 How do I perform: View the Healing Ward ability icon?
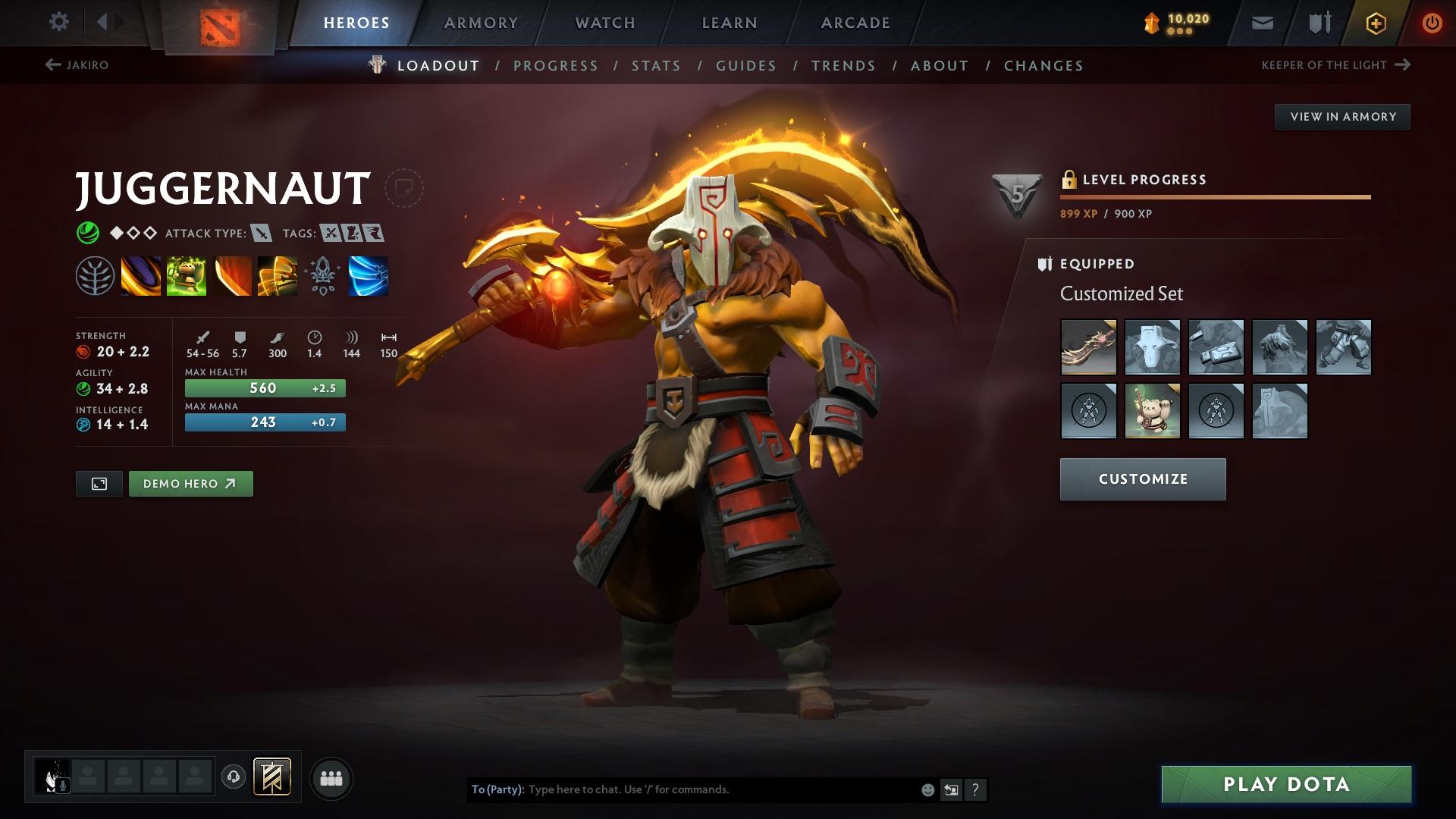(x=186, y=276)
